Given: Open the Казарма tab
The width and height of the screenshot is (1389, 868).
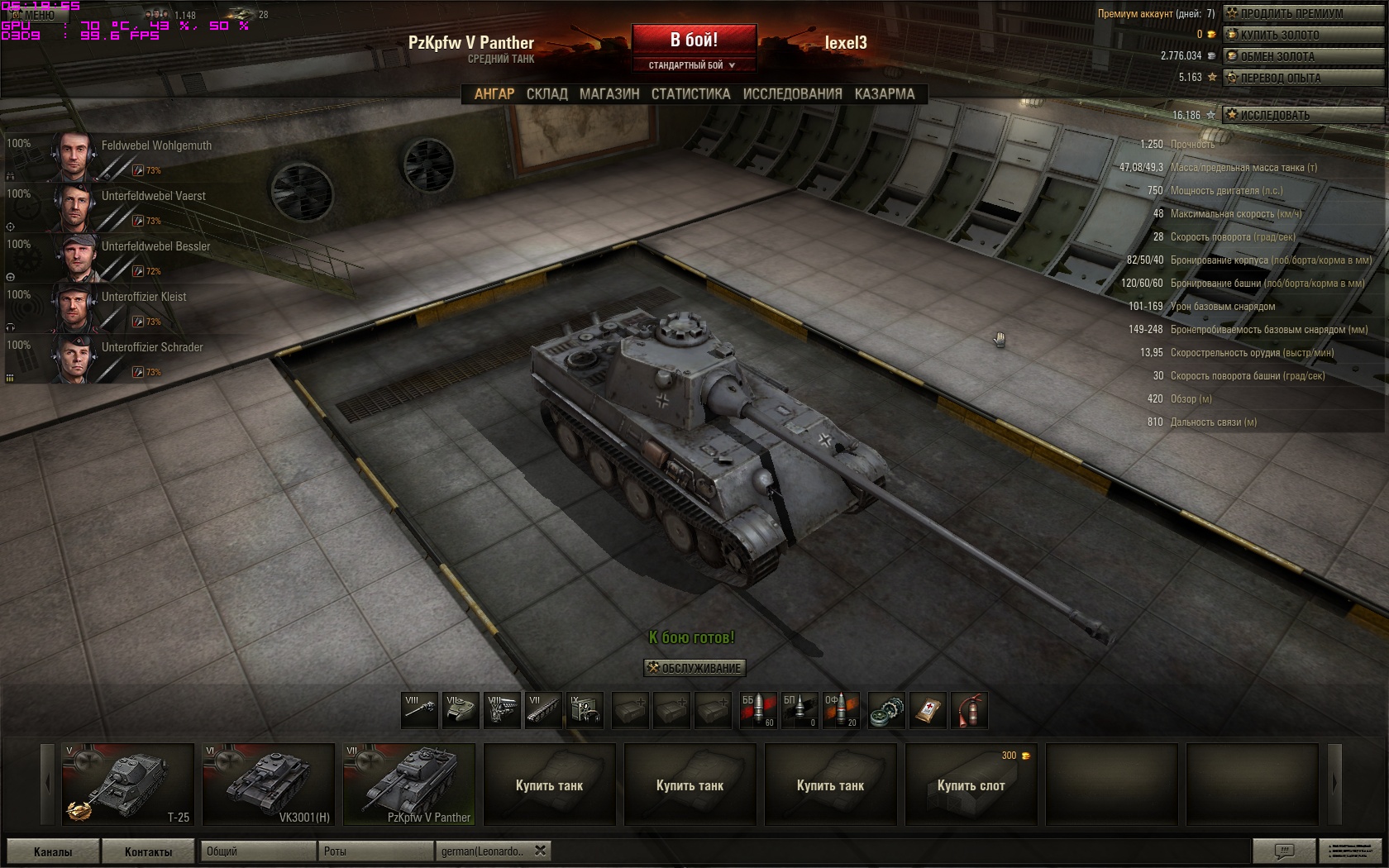Looking at the screenshot, I should 884,94.
